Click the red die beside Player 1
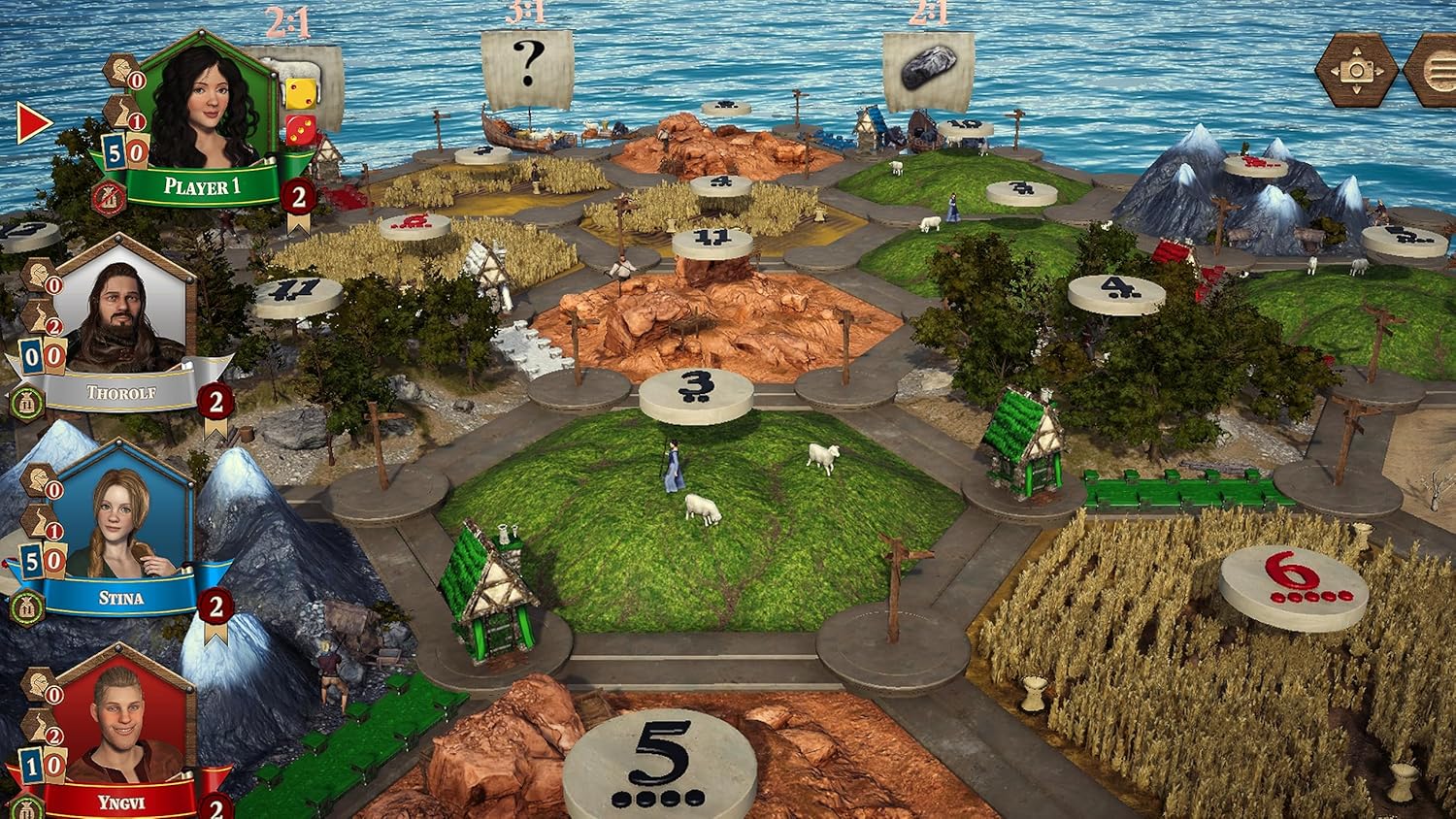 298,130
